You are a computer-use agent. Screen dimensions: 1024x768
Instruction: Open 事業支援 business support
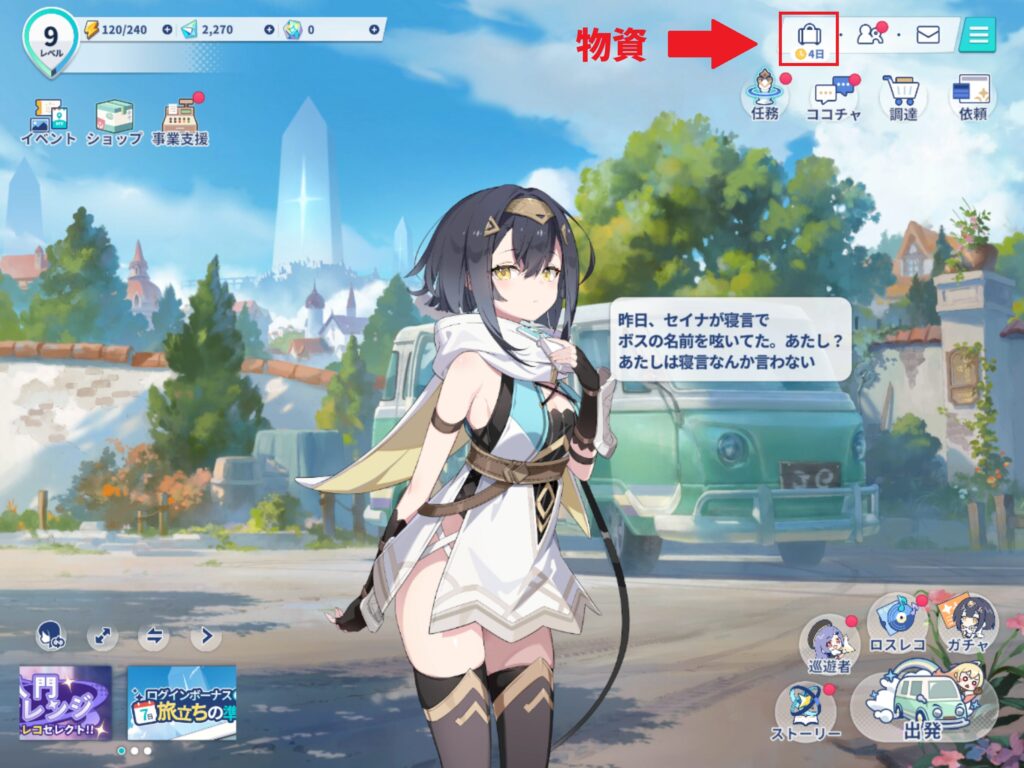coord(181,122)
